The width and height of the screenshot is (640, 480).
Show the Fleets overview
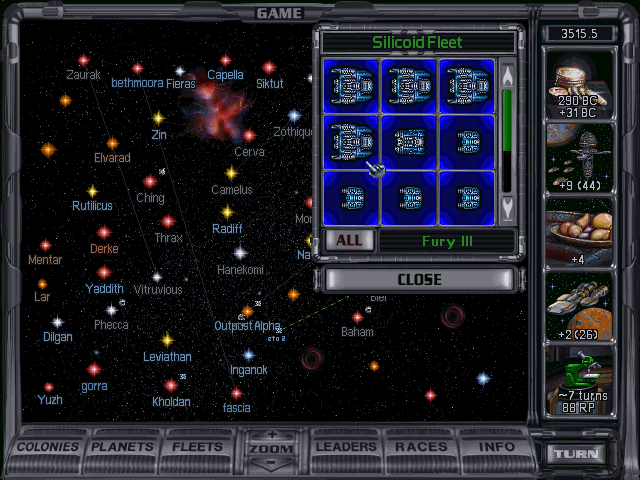tap(197, 447)
